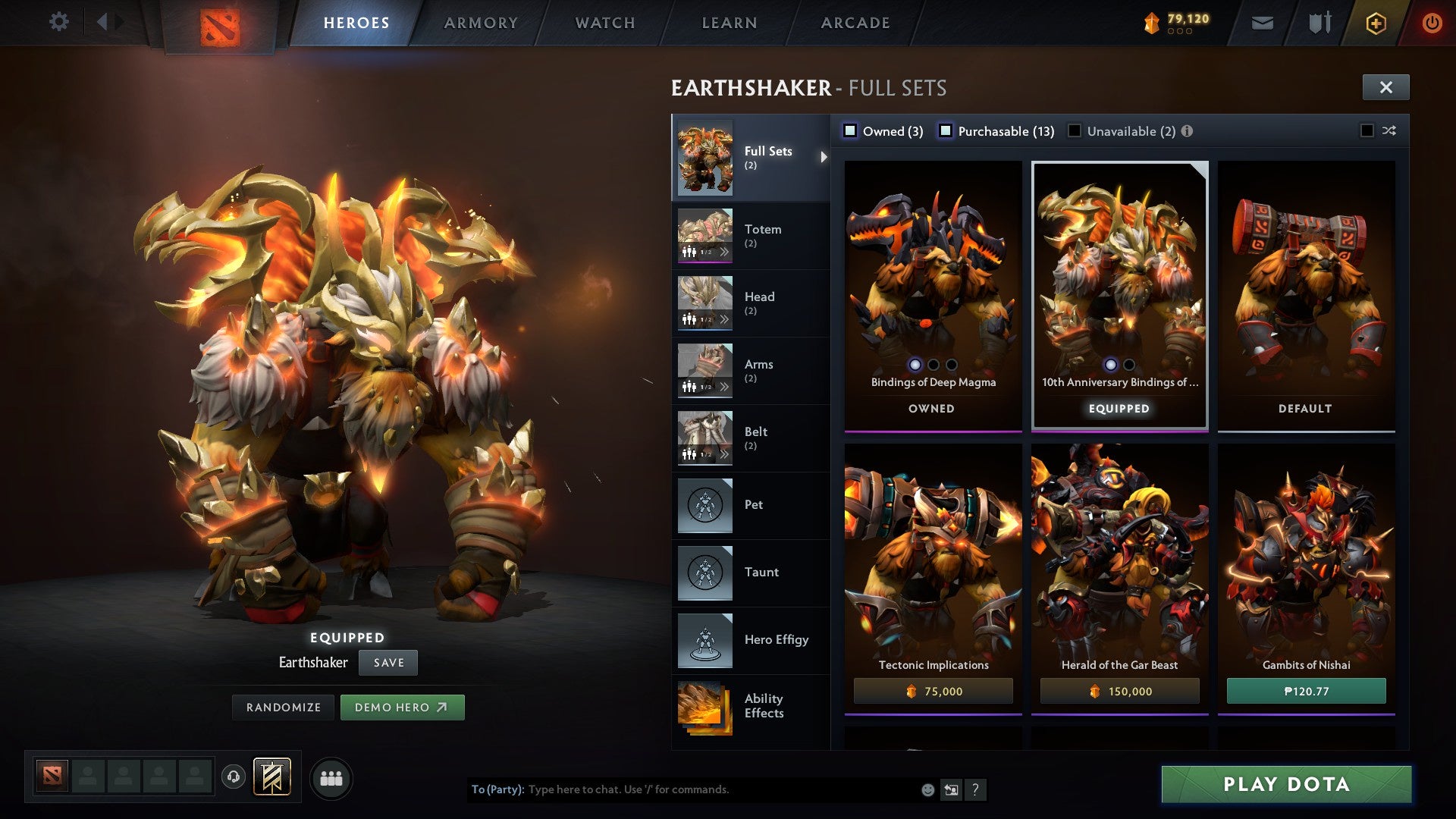
Task: Toggle the Purchasable filter checkbox
Action: (945, 130)
